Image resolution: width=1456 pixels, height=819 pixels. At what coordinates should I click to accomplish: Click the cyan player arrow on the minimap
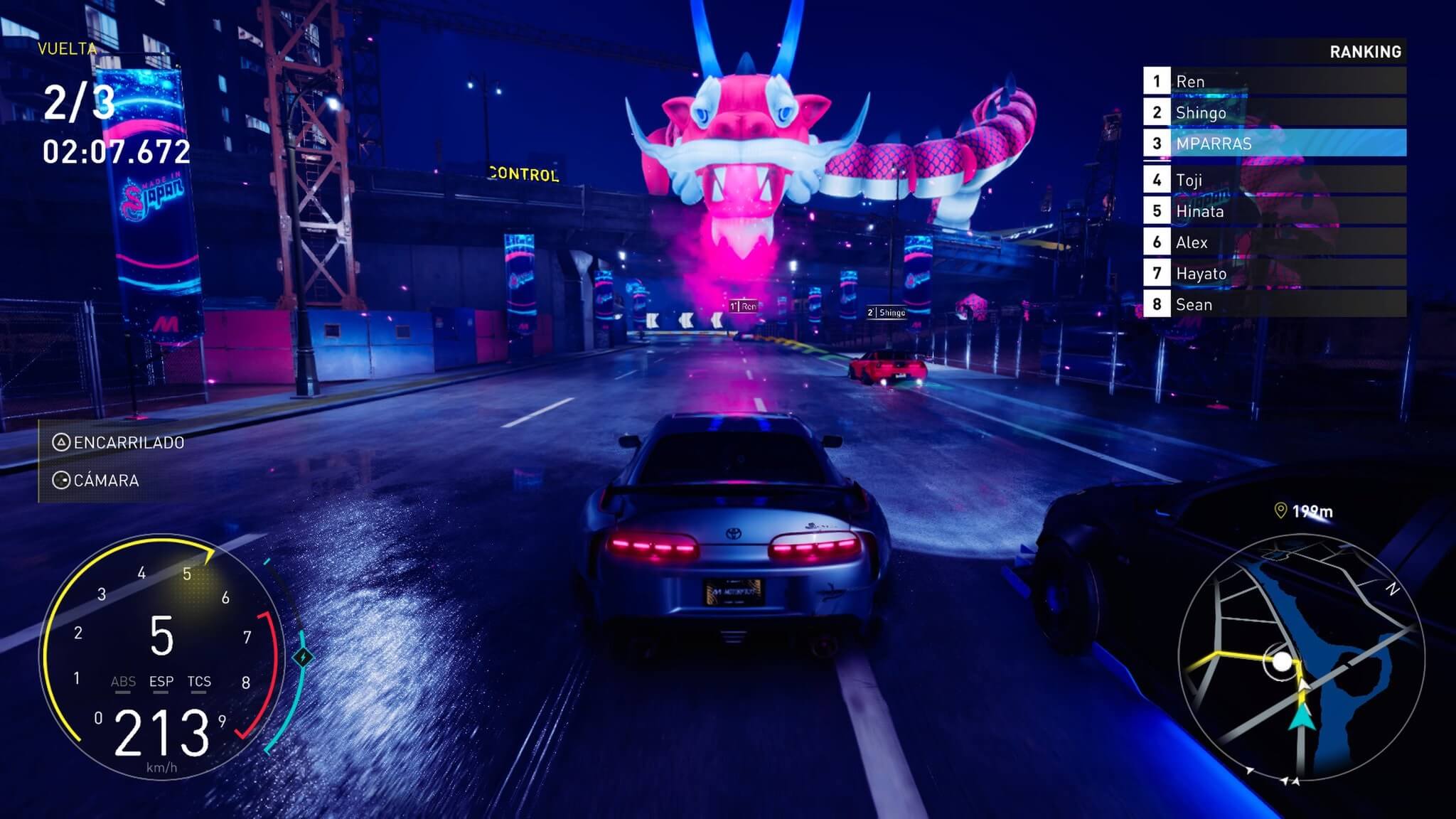tap(1302, 717)
